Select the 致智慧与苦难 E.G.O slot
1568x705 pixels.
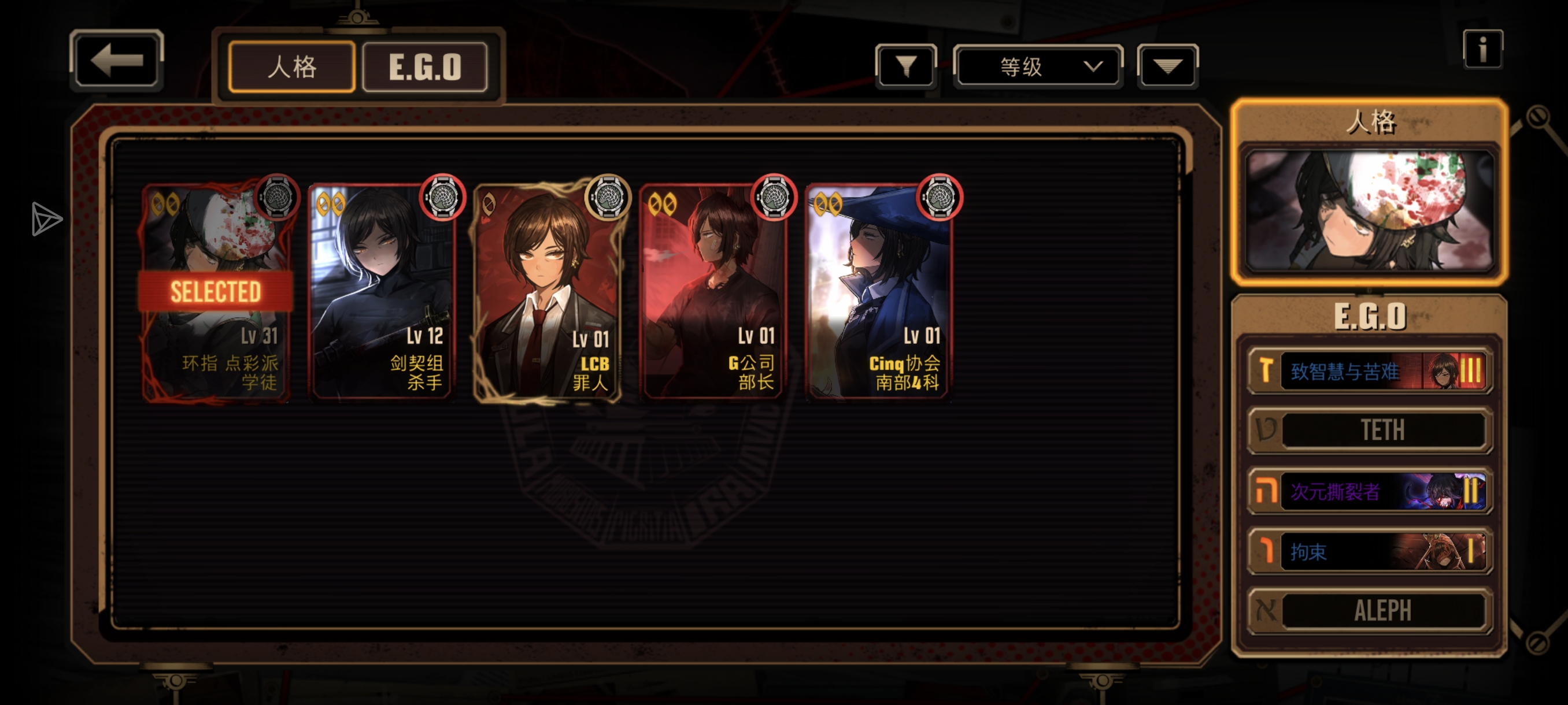[x=1370, y=370]
